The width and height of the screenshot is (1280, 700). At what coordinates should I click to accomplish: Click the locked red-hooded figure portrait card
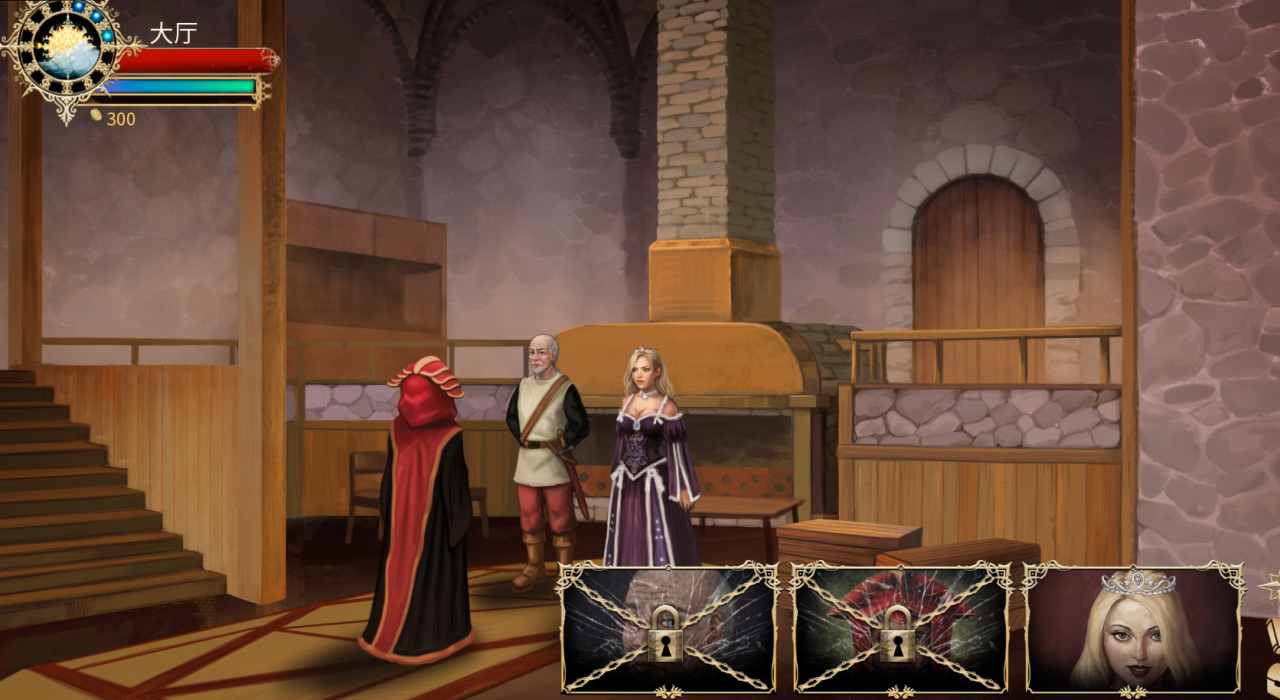[901, 628]
